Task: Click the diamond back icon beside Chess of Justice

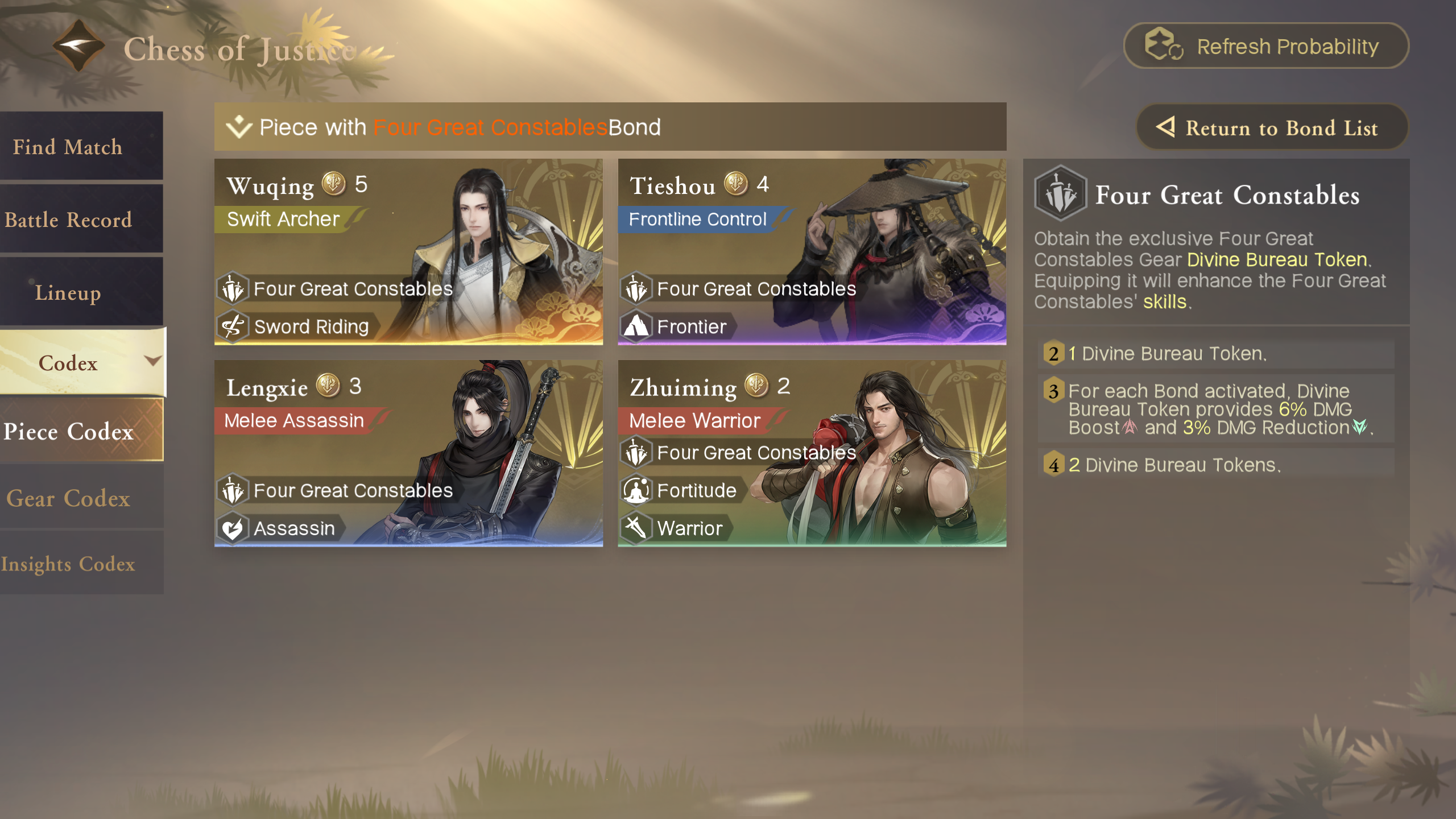Action: pyautogui.click(x=78, y=45)
